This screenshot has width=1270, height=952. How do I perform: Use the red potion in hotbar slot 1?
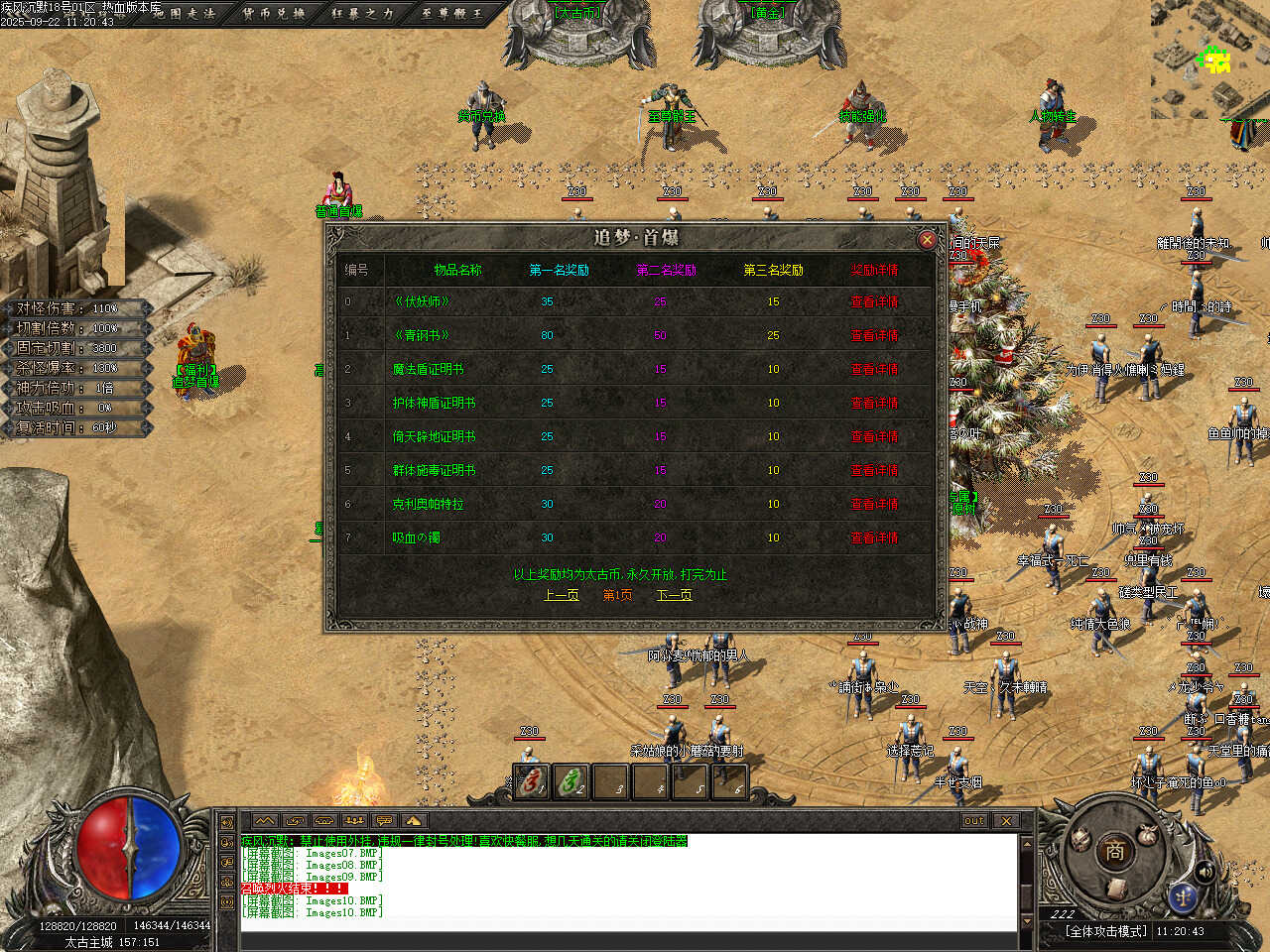pos(532,782)
